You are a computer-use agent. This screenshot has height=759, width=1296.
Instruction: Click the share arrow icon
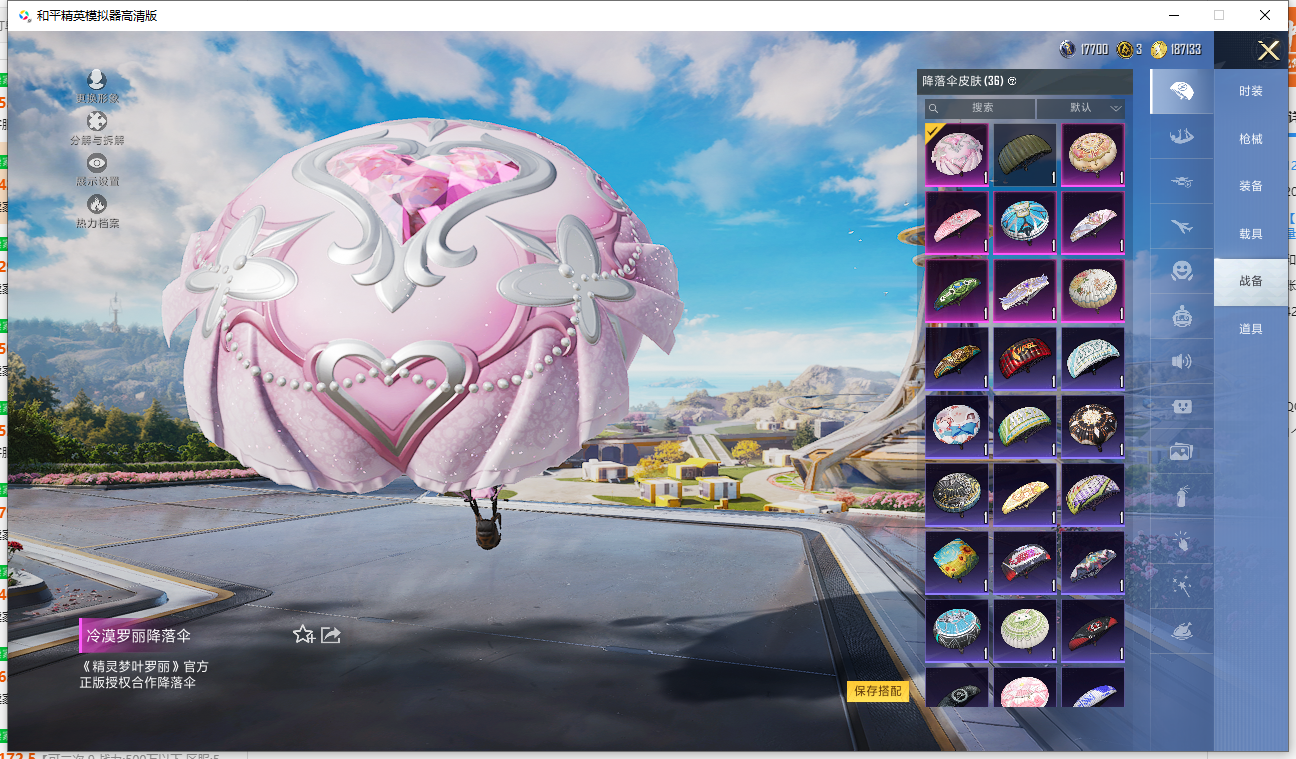(331, 635)
